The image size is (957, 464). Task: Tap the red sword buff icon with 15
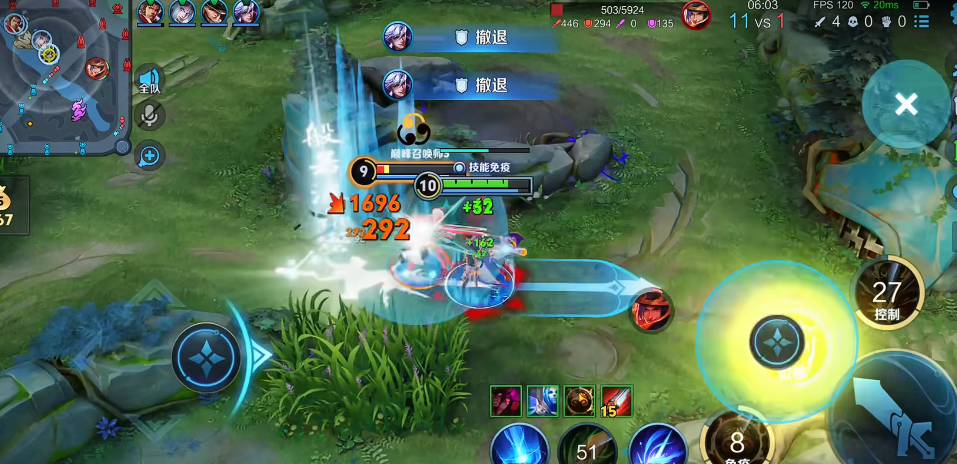tap(616, 401)
